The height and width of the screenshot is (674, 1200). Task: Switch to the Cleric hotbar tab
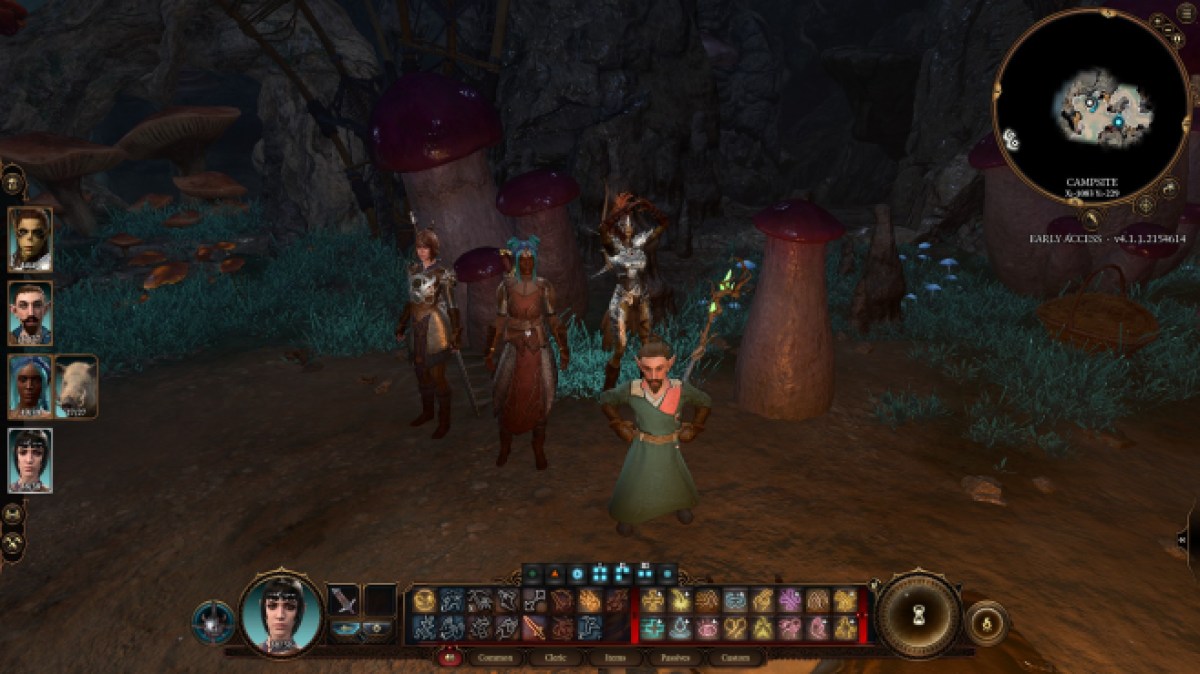[549, 658]
